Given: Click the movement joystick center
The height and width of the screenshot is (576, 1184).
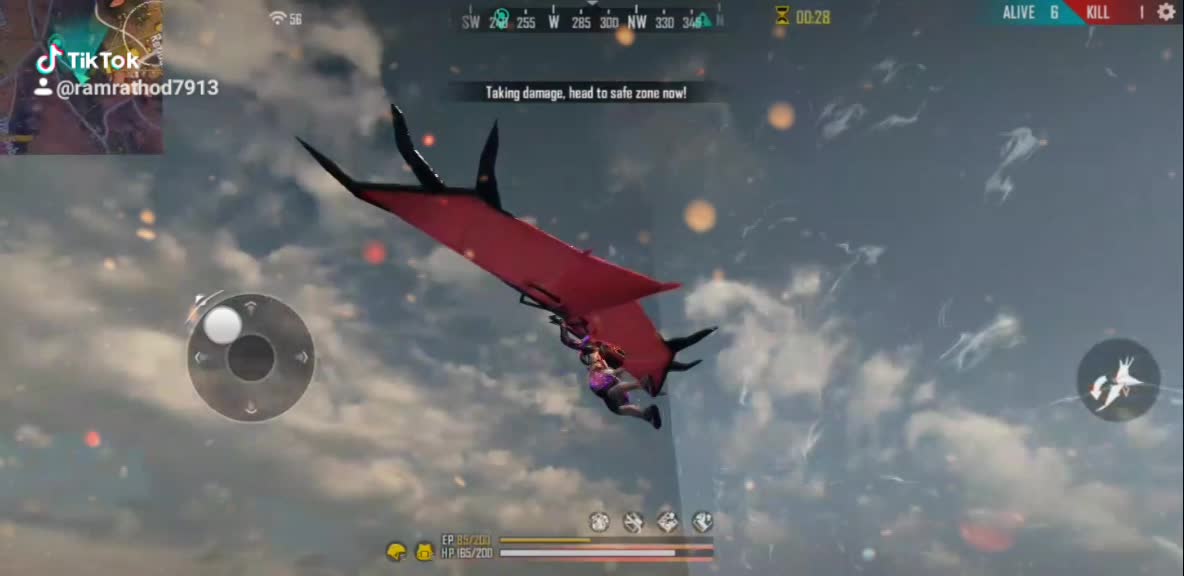Looking at the screenshot, I should point(250,357).
